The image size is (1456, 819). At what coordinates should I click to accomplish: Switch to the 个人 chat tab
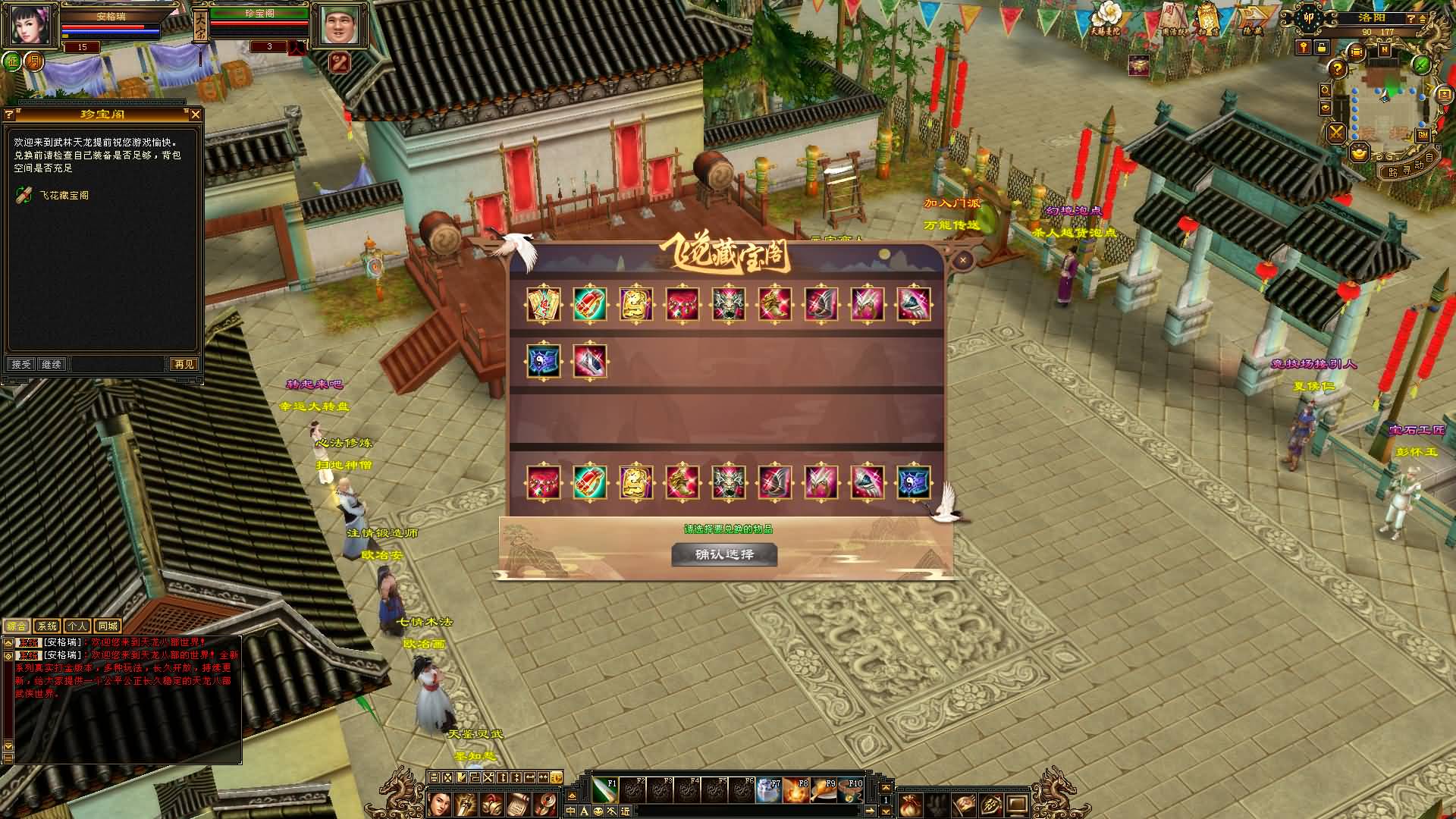(77, 626)
